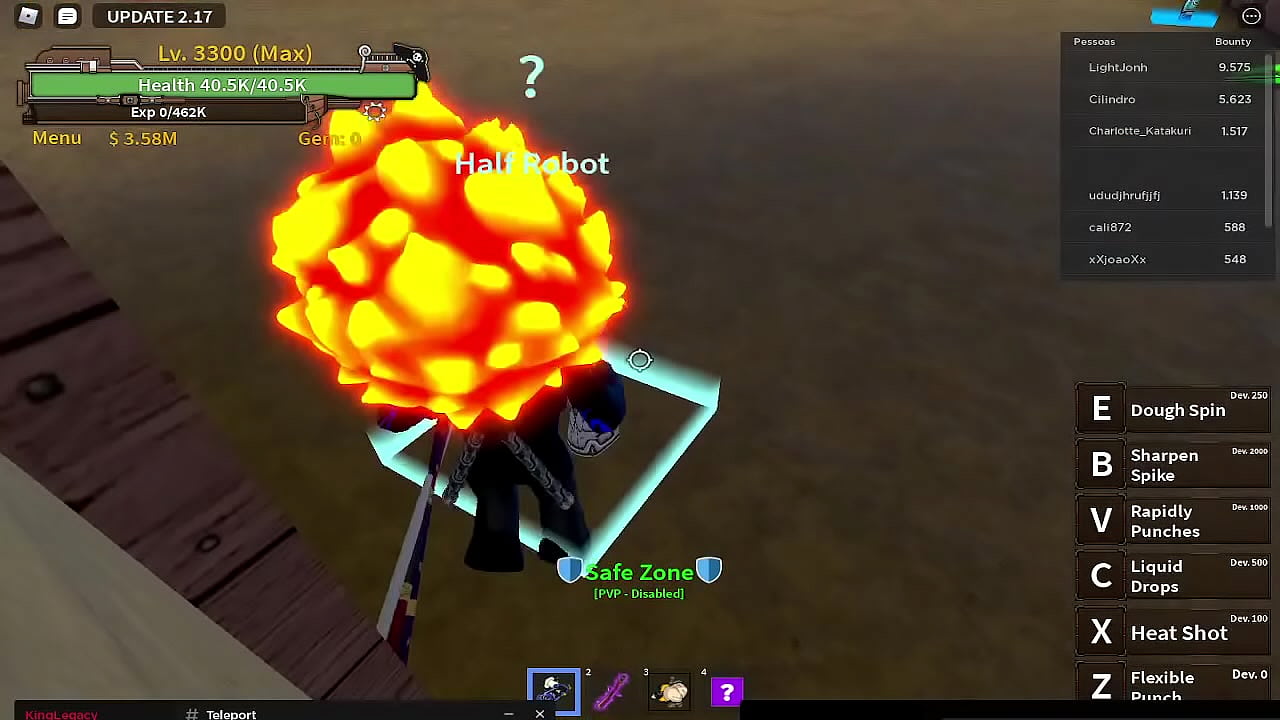Open the game Menu
The height and width of the screenshot is (720, 1280).
tap(57, 138)
